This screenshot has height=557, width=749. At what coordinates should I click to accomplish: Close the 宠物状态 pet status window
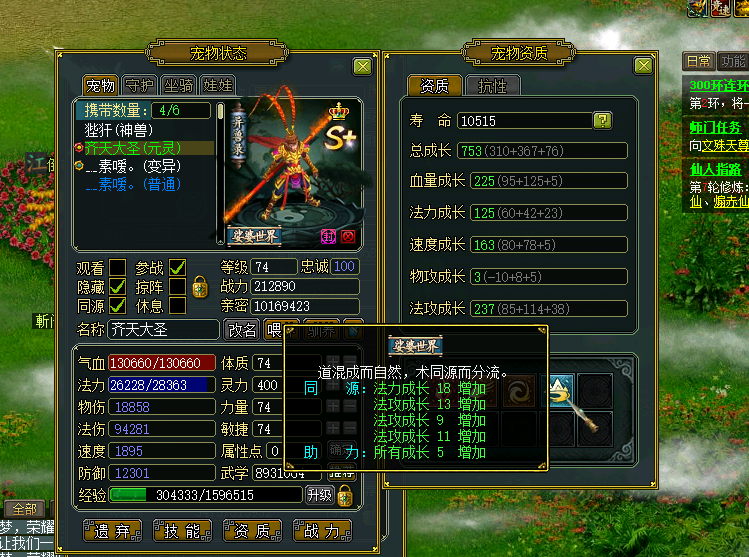(362, 66)
